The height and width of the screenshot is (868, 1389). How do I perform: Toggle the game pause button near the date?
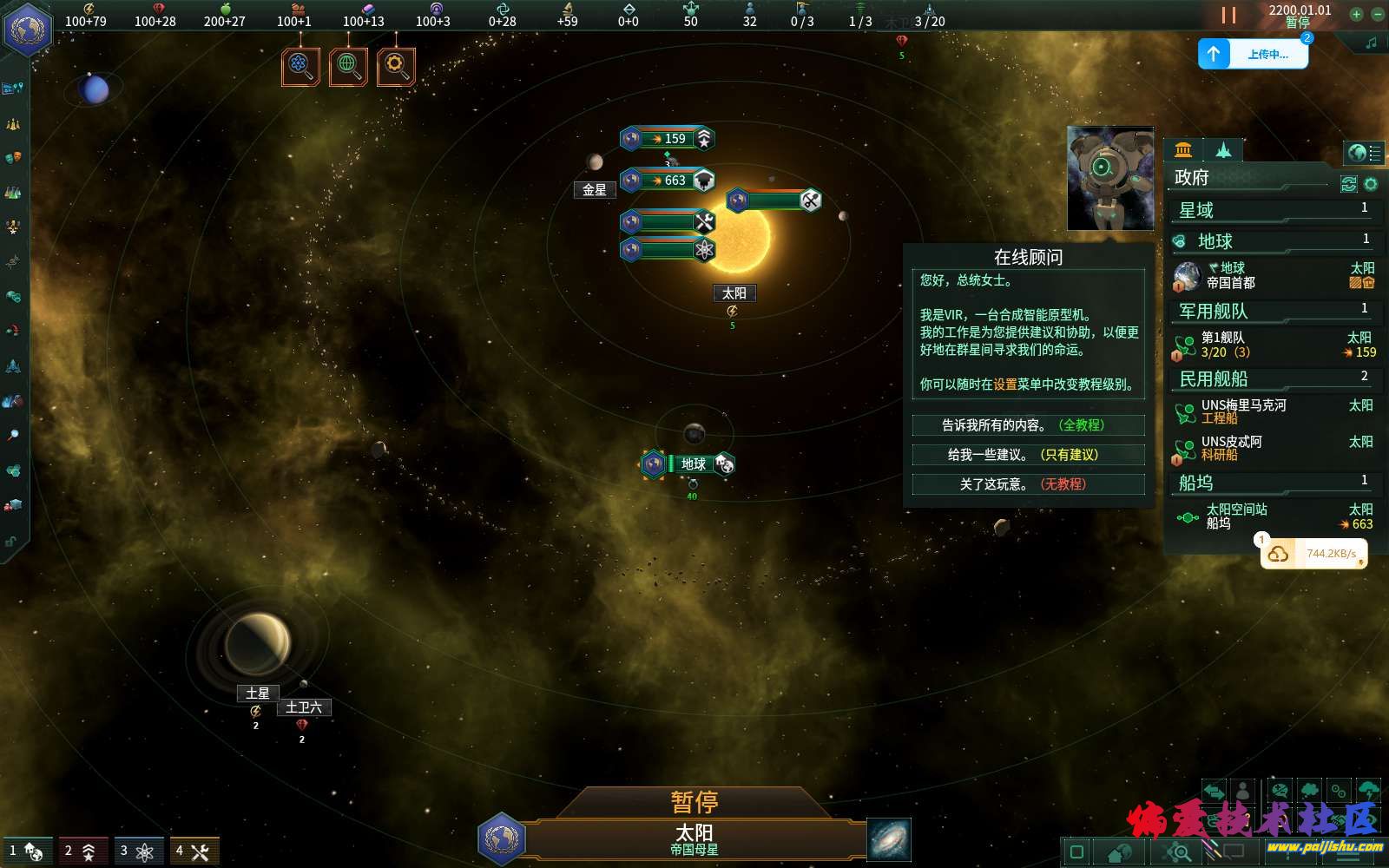tap(1228, 15)
